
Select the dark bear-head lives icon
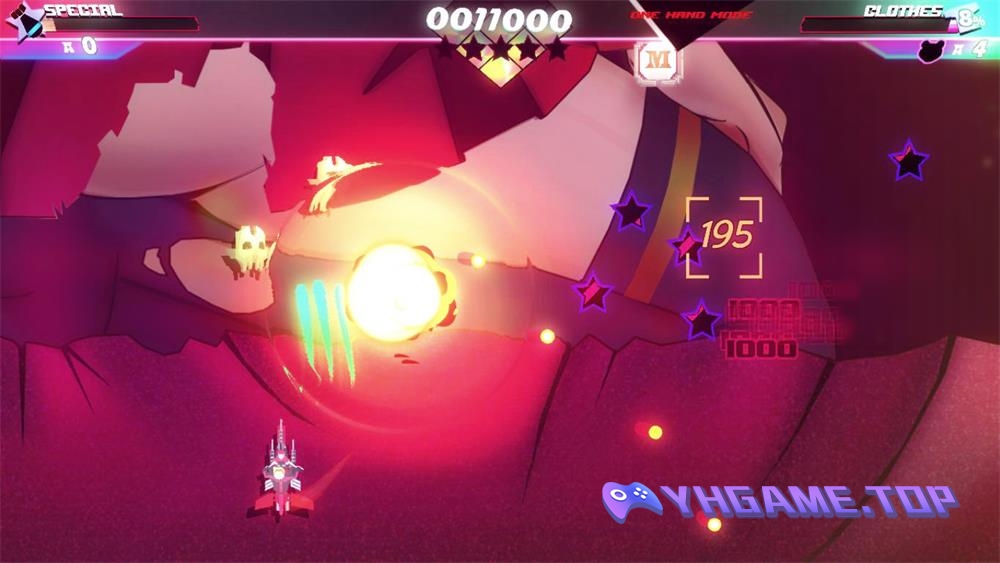(932, 48)
